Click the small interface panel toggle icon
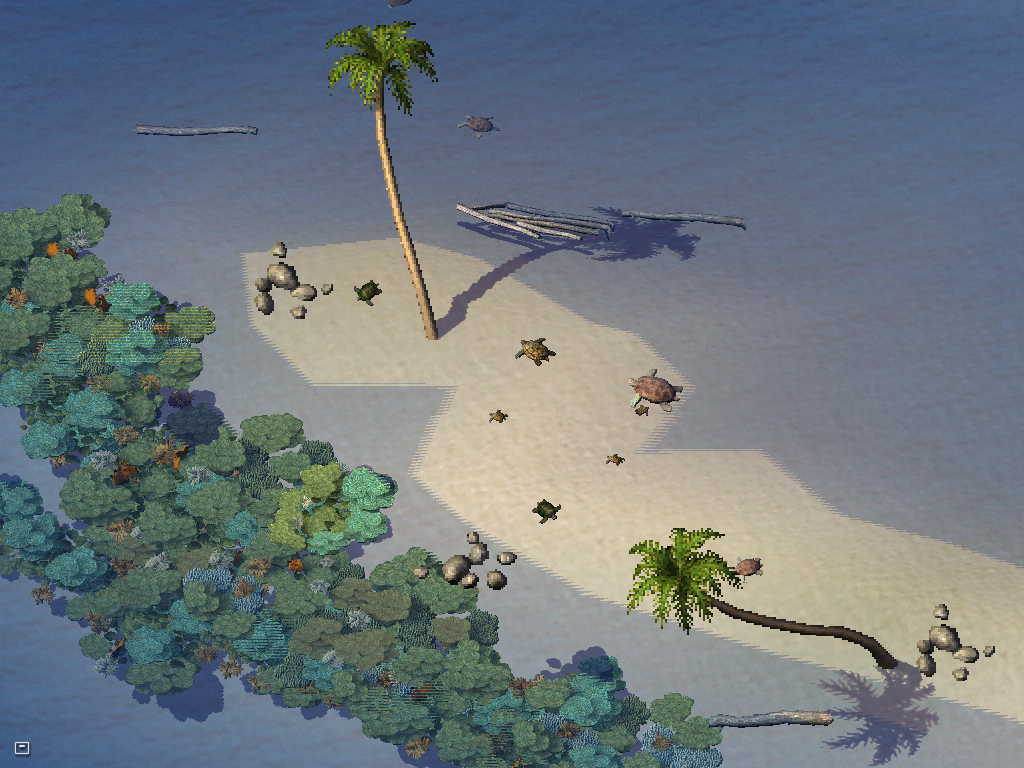1024x768 pixels. (x=22, y=747)
